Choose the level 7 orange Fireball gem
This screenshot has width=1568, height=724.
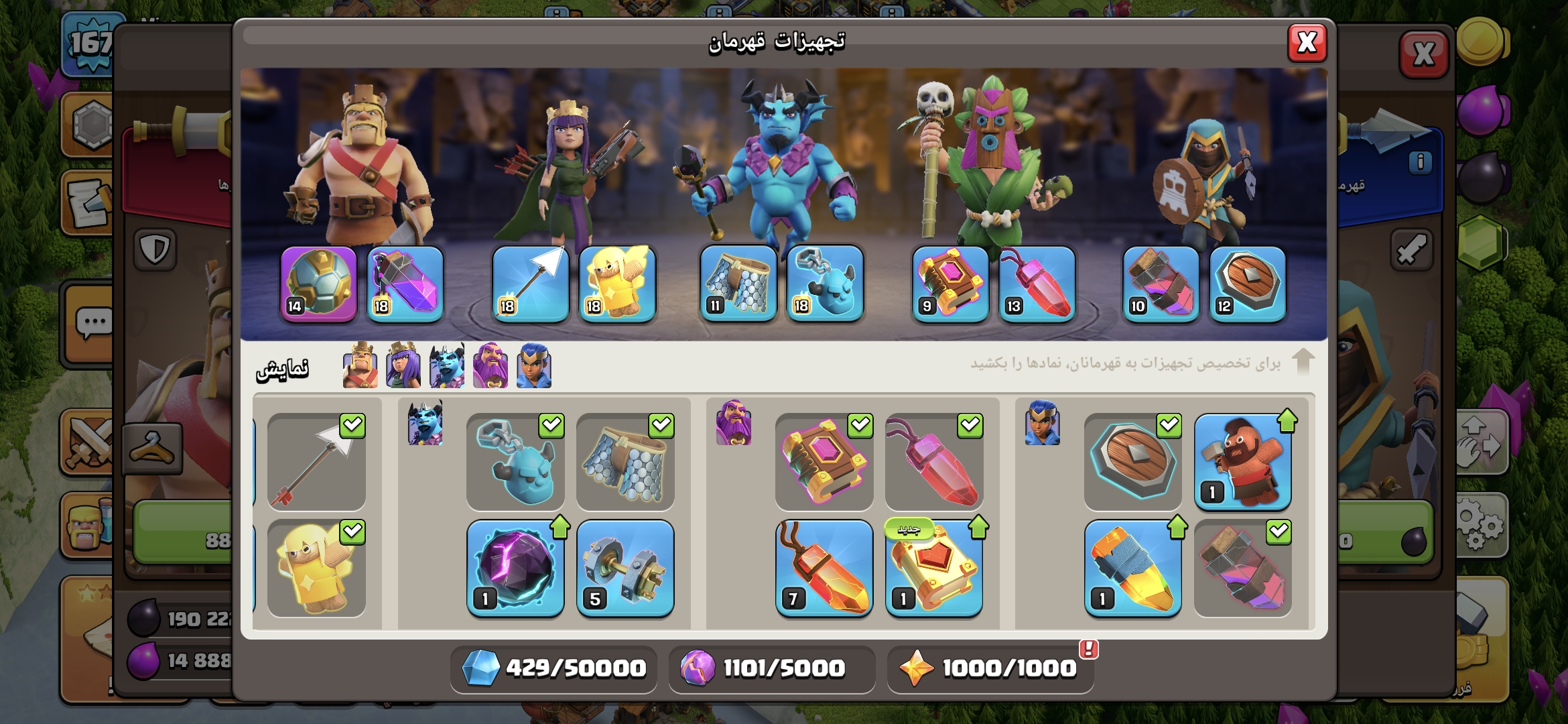824,568
